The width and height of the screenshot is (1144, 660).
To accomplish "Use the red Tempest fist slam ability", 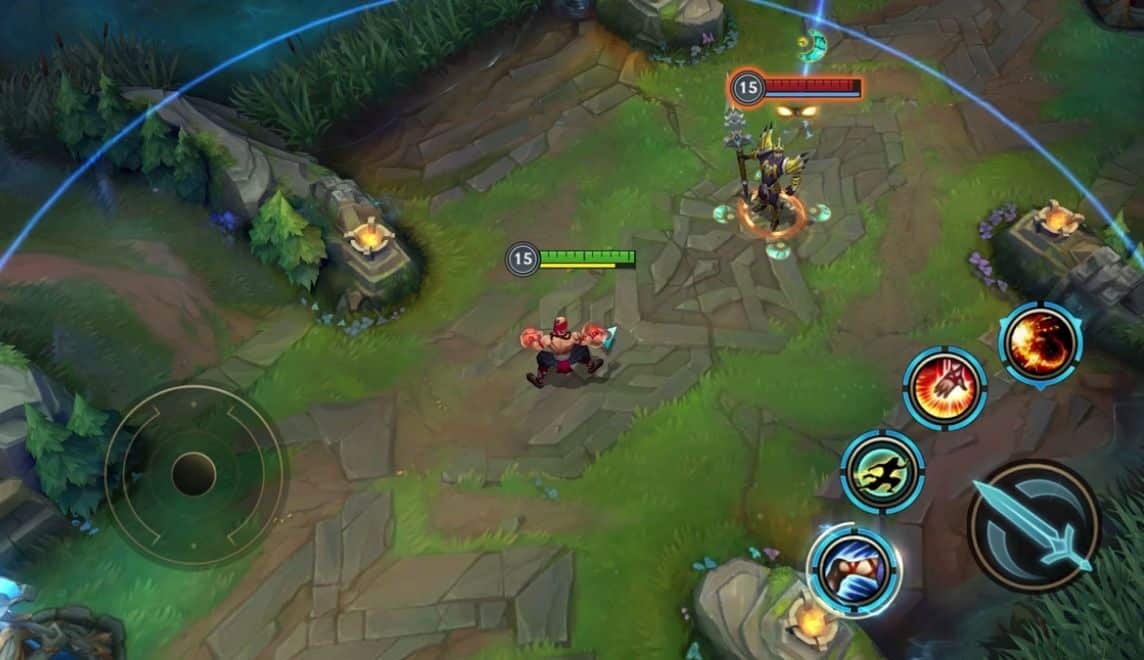I will tap(944, 388).
